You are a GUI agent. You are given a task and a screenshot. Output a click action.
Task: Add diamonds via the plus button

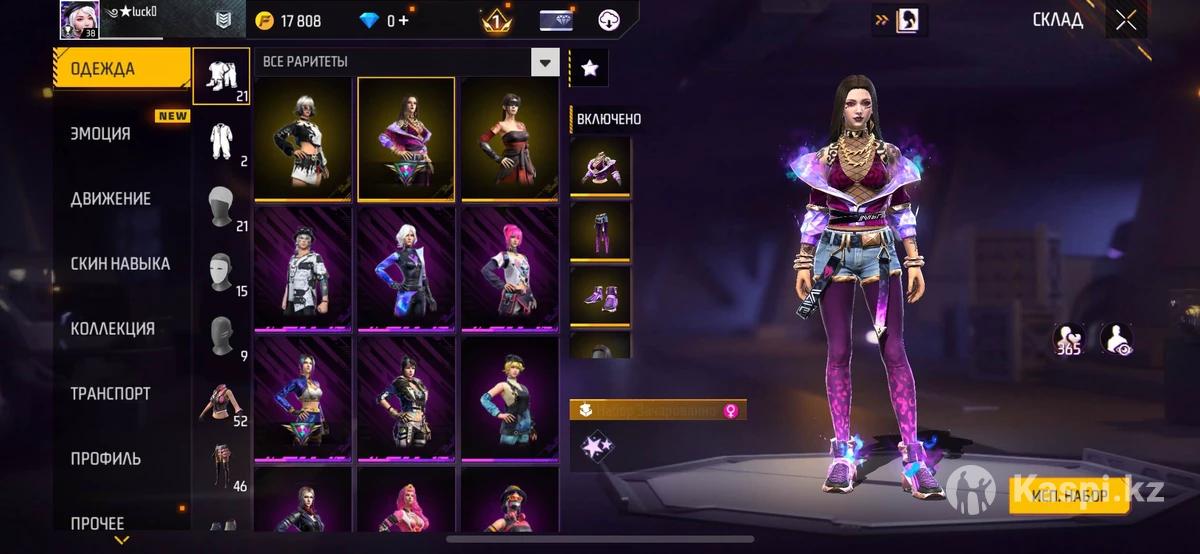click(x=403, y=21)
